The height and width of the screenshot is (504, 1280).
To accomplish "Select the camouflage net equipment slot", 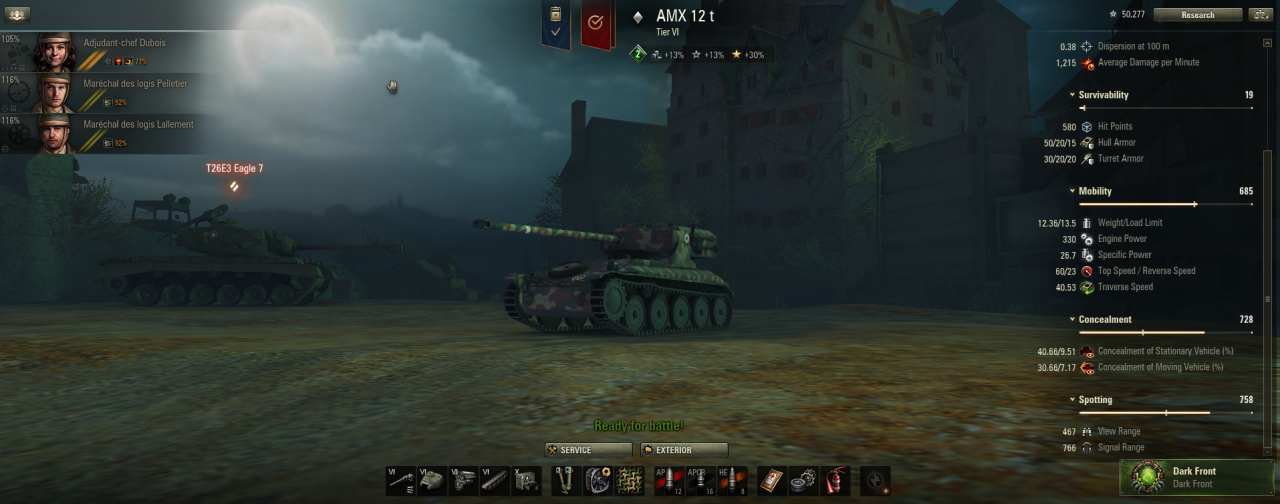I will [629, 481].
